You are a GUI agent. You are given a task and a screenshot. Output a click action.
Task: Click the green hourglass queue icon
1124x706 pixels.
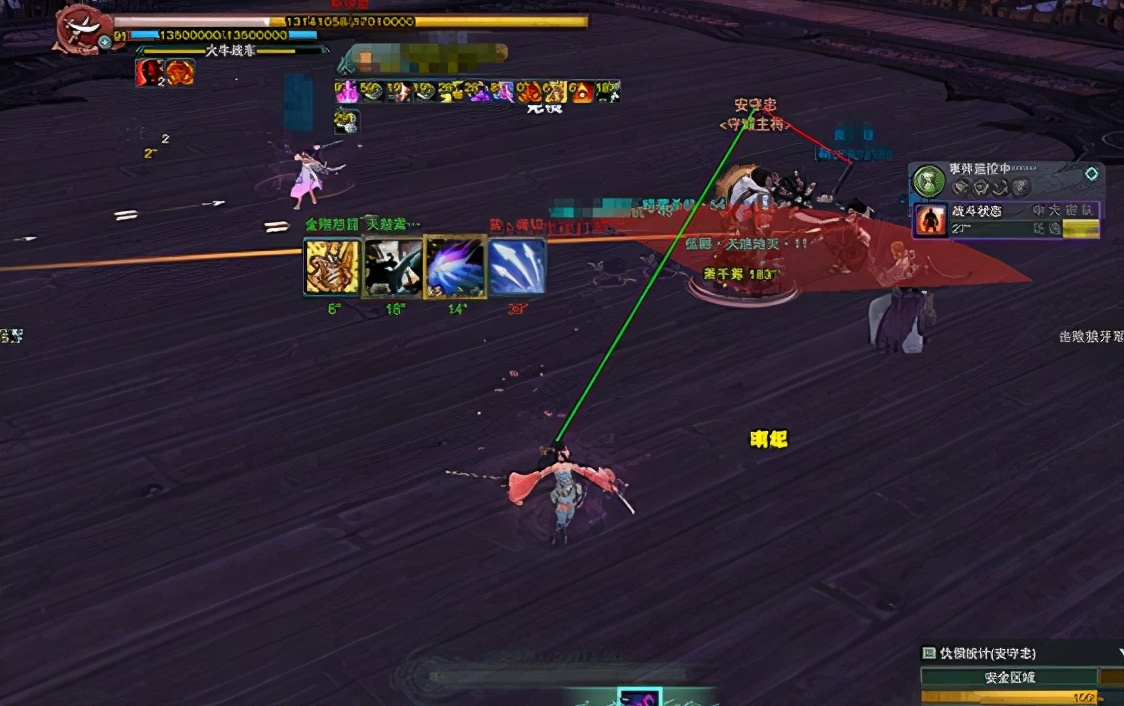929,181
